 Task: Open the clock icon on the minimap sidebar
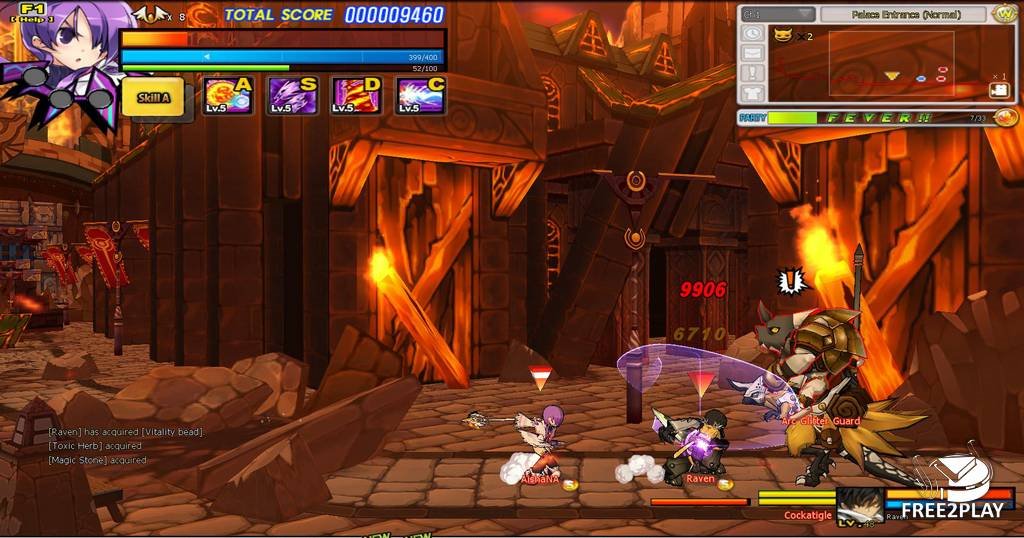pyautogui.click(x=753, y=33)
